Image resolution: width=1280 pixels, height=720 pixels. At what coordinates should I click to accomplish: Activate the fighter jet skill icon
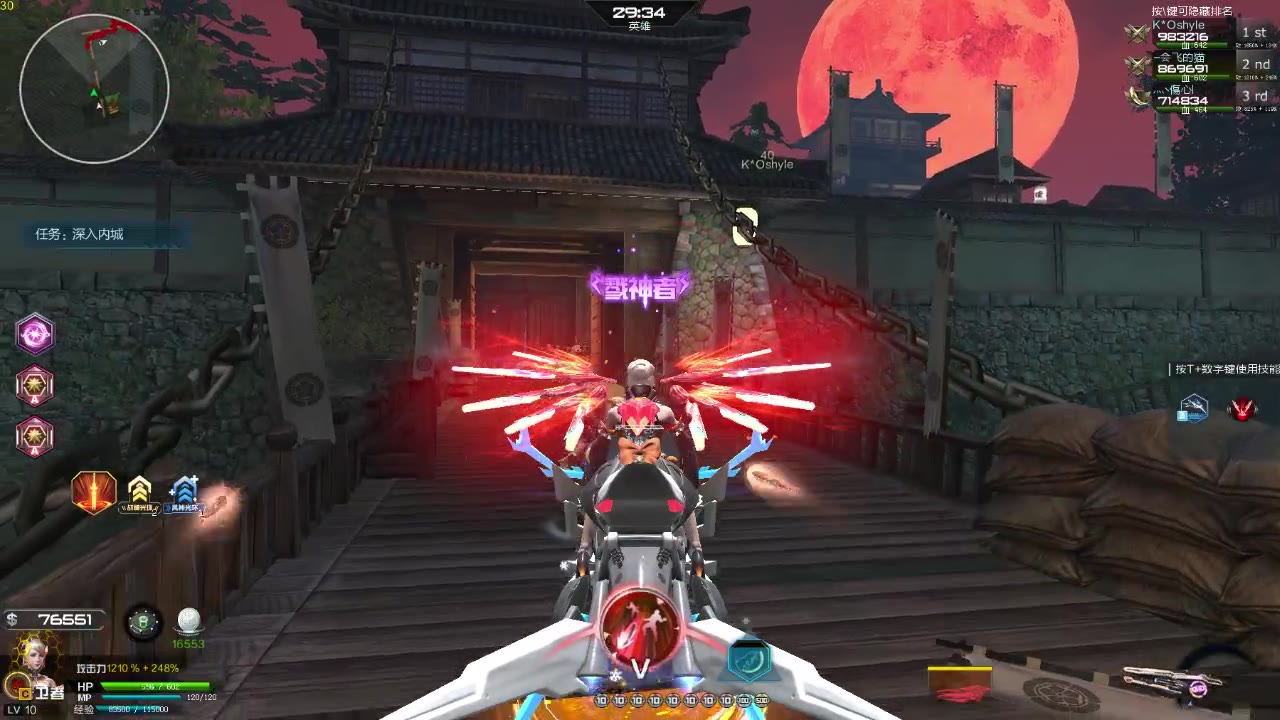coord(1193,410)
